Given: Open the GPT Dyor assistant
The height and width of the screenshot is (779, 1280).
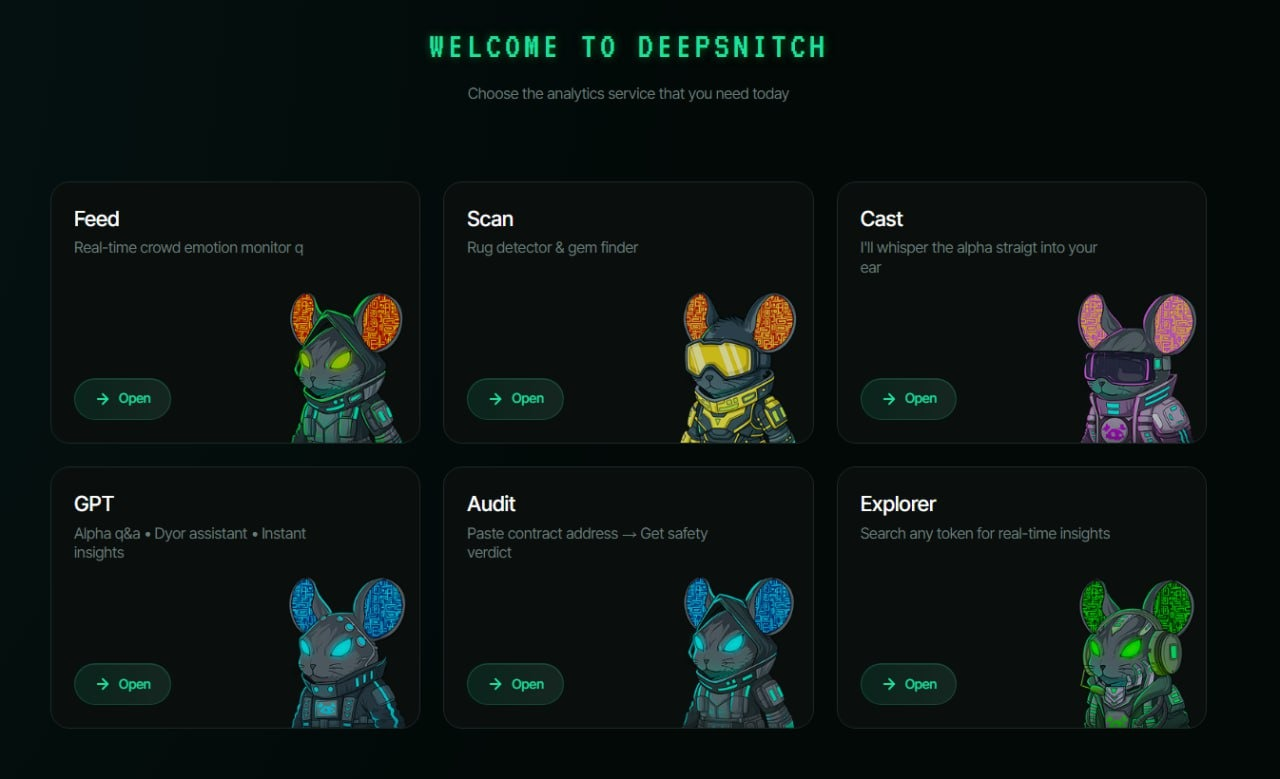Looking at the screenshot, I should coord(122,684).
